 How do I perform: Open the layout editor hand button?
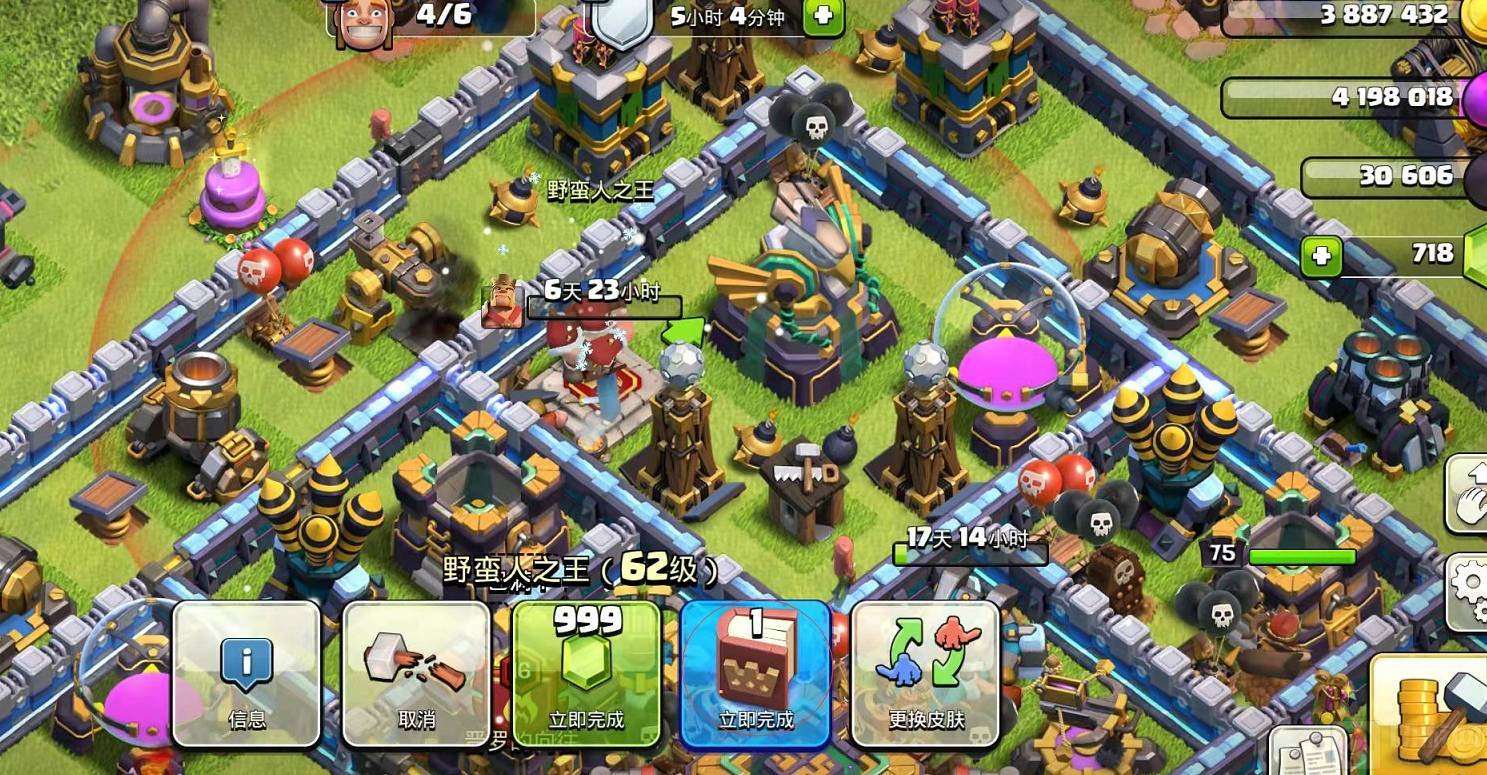click(x=1468, y=493)
